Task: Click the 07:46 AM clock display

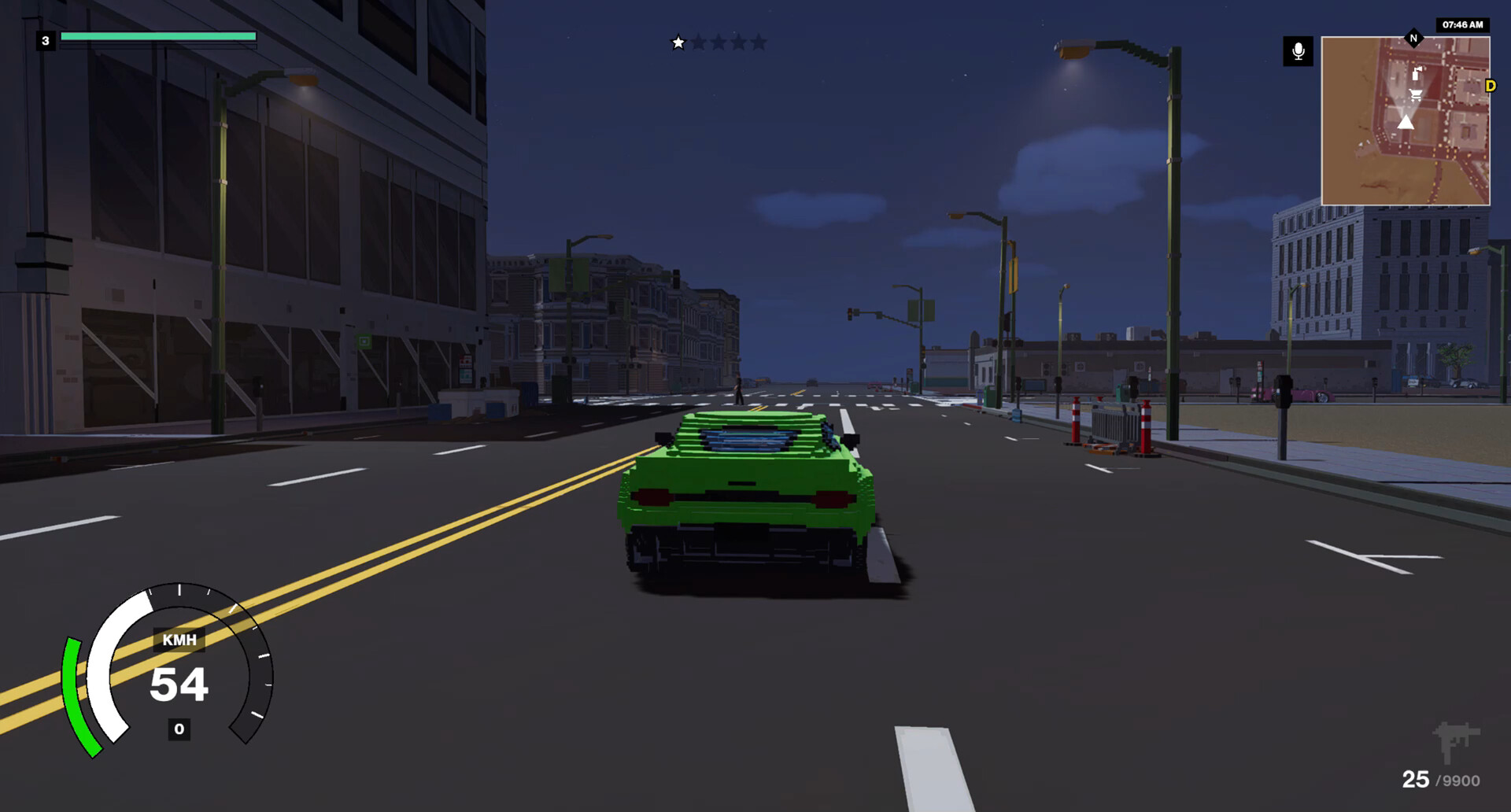Action: (x=1465, y=24)
